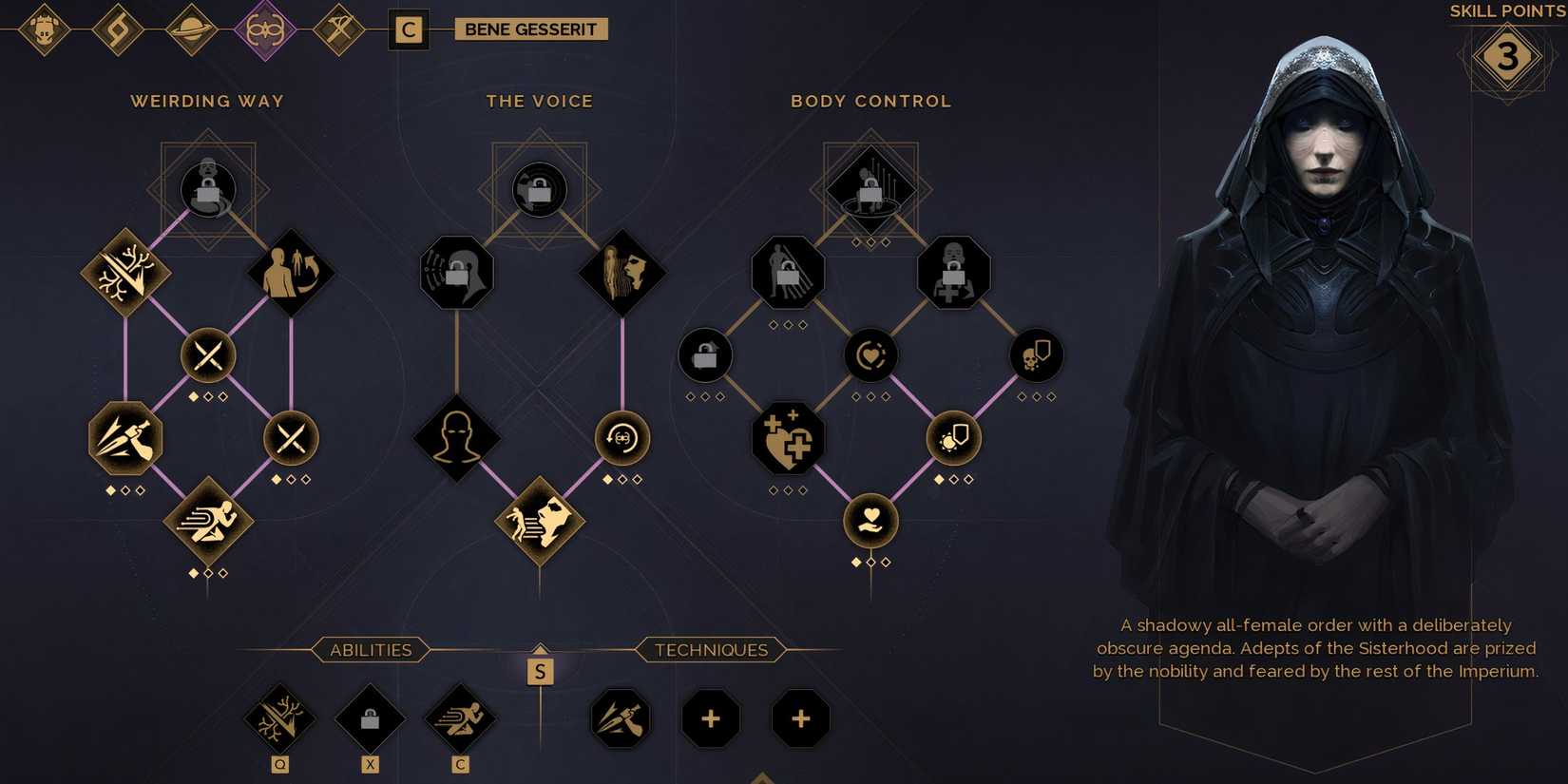Click the locked node atop Body Control tree

click(x=870, y=188)
